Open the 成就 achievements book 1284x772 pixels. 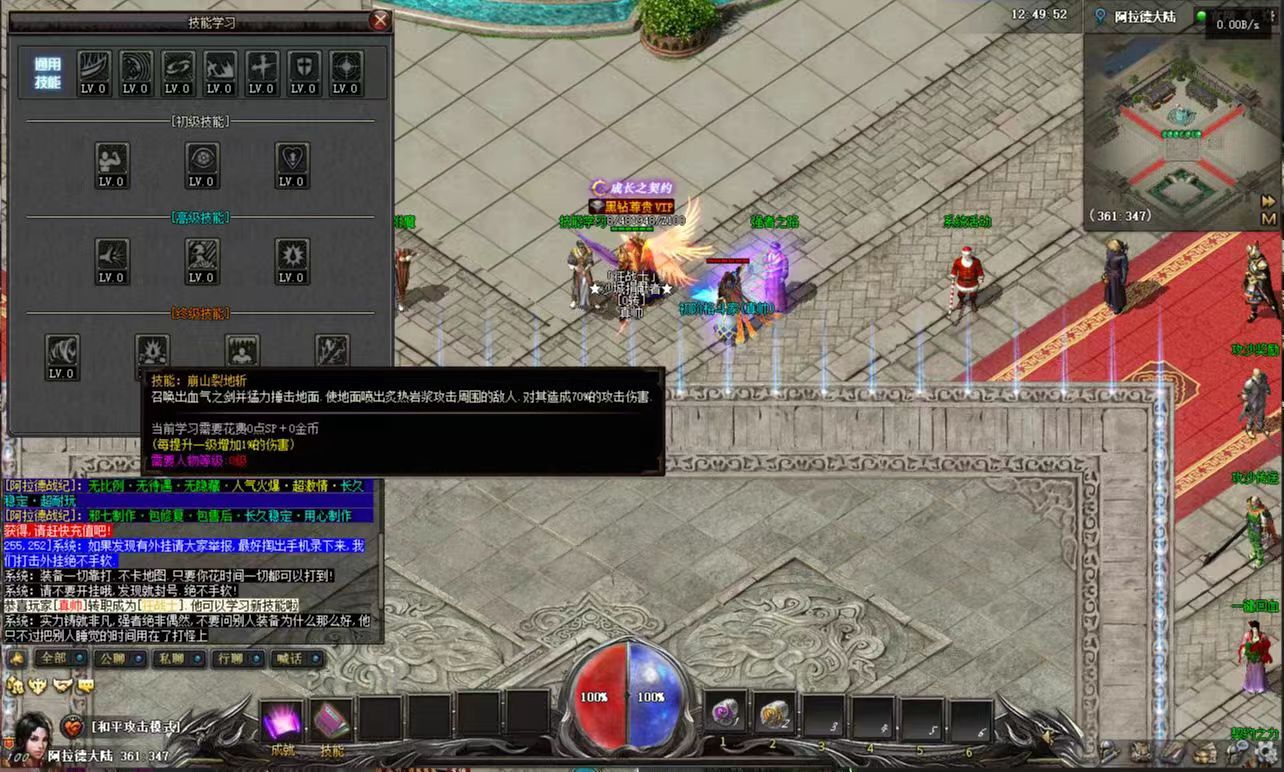(x=282, y=722)
